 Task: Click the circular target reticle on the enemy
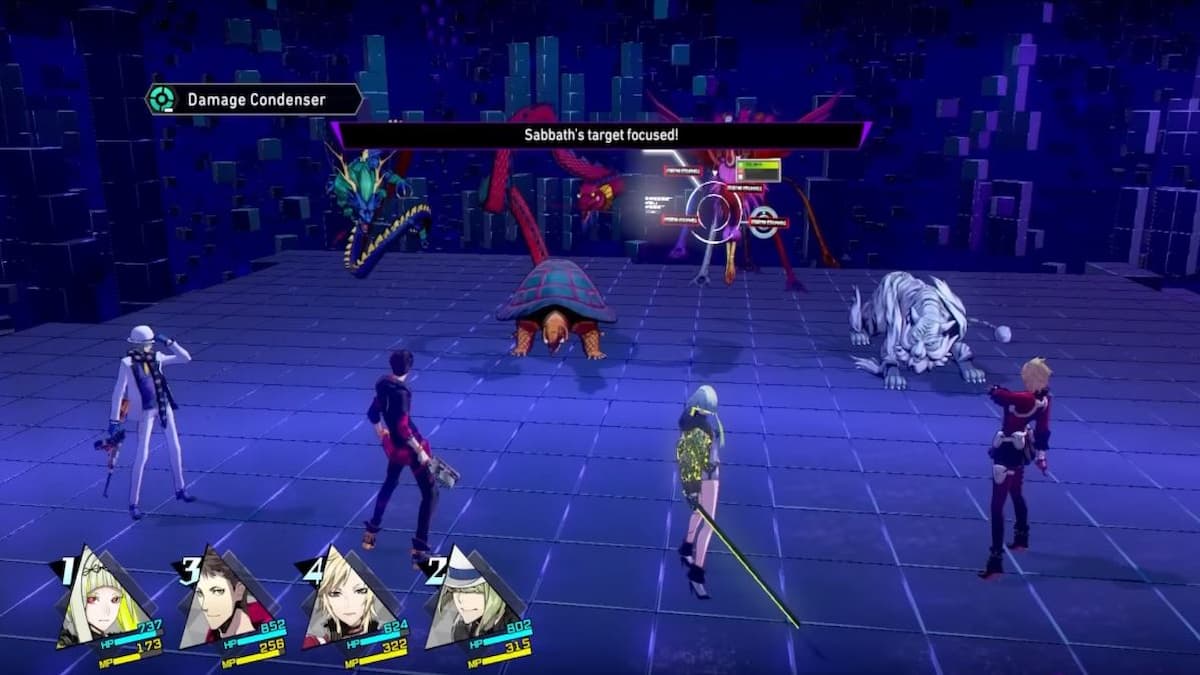click(x=715, y=212)
